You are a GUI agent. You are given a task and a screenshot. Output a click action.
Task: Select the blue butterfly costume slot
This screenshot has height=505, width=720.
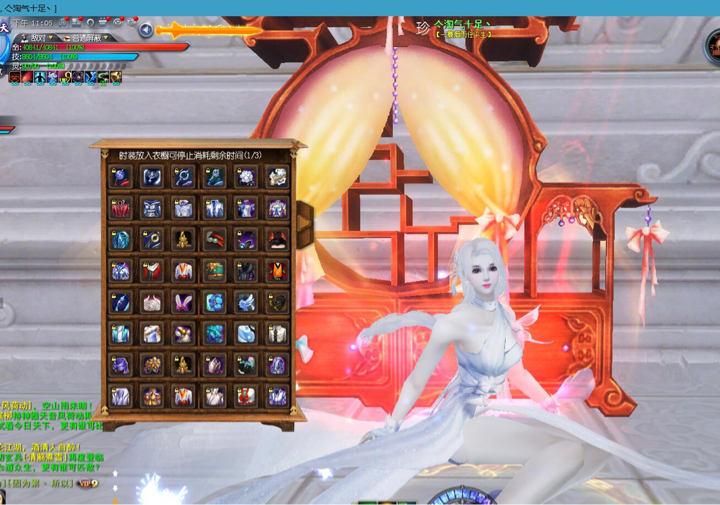click(x=214, y=302)
